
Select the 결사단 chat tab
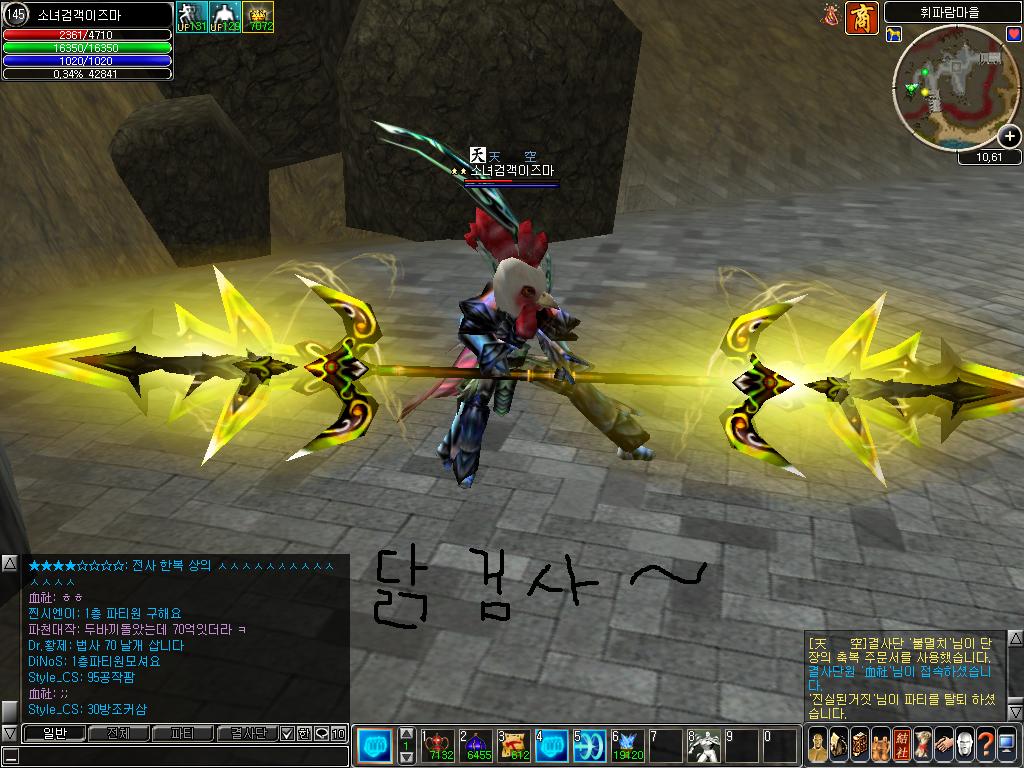[247, 734]
